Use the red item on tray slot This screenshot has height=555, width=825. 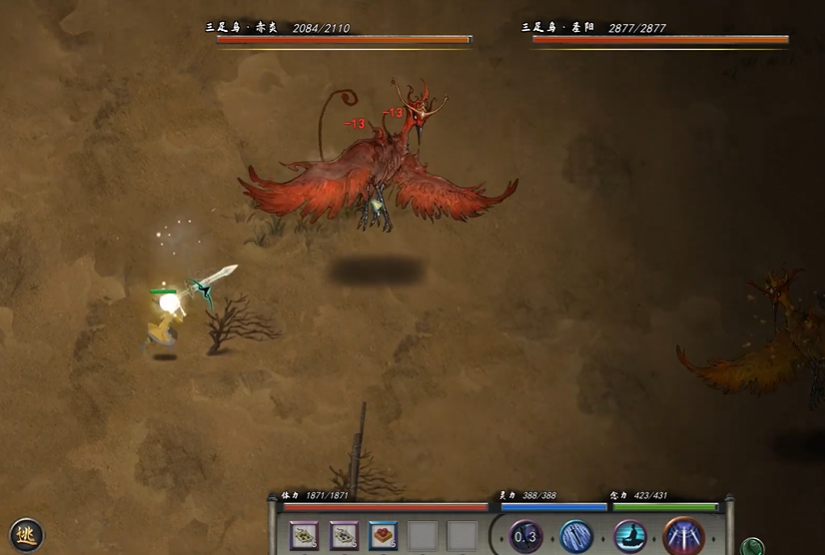[383, 536]
